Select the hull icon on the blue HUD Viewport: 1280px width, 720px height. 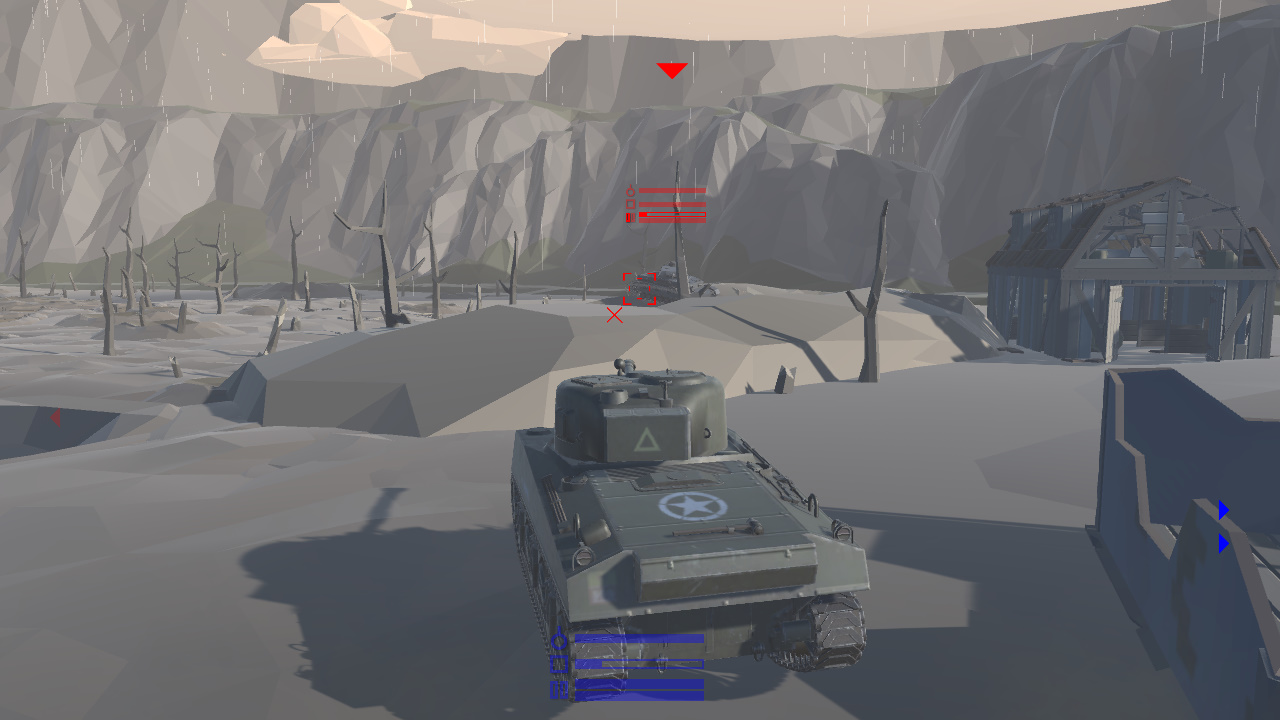click(x=558, y=664)
